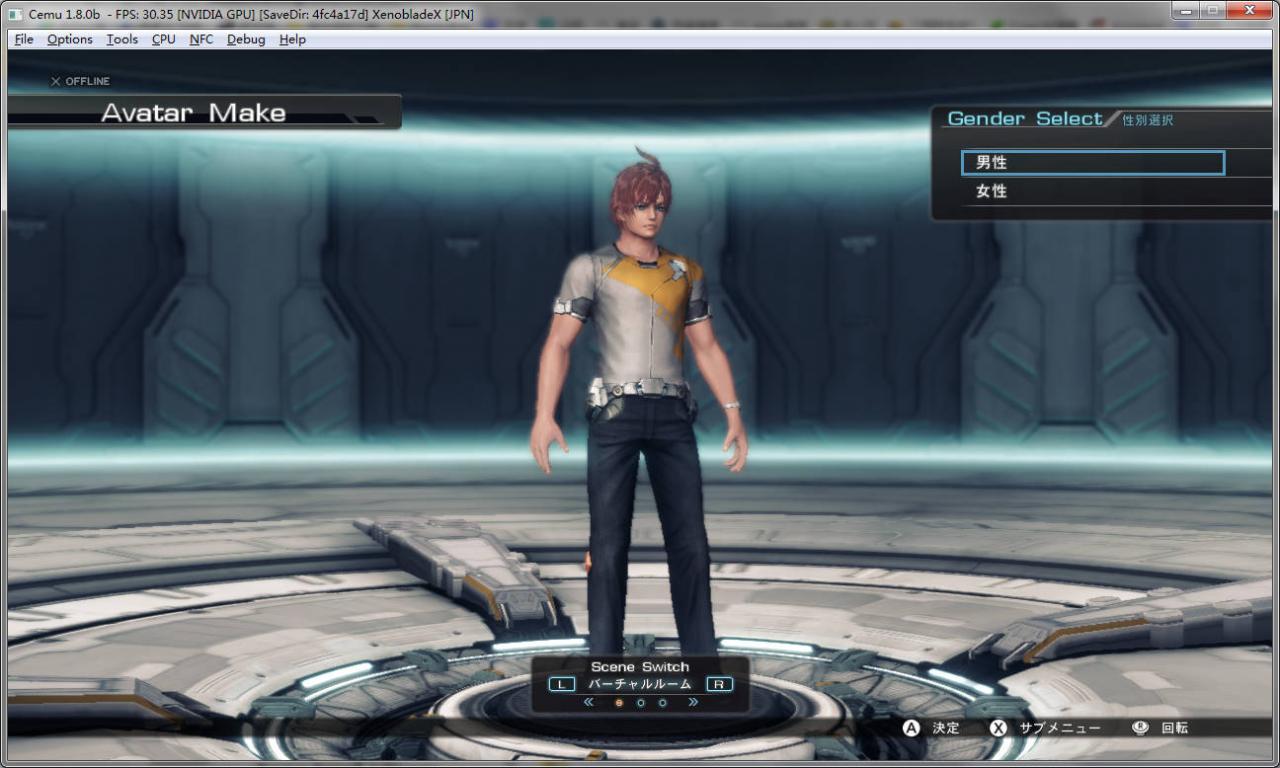Open the File menu
1280x768 pixels.
pos(24,39)
